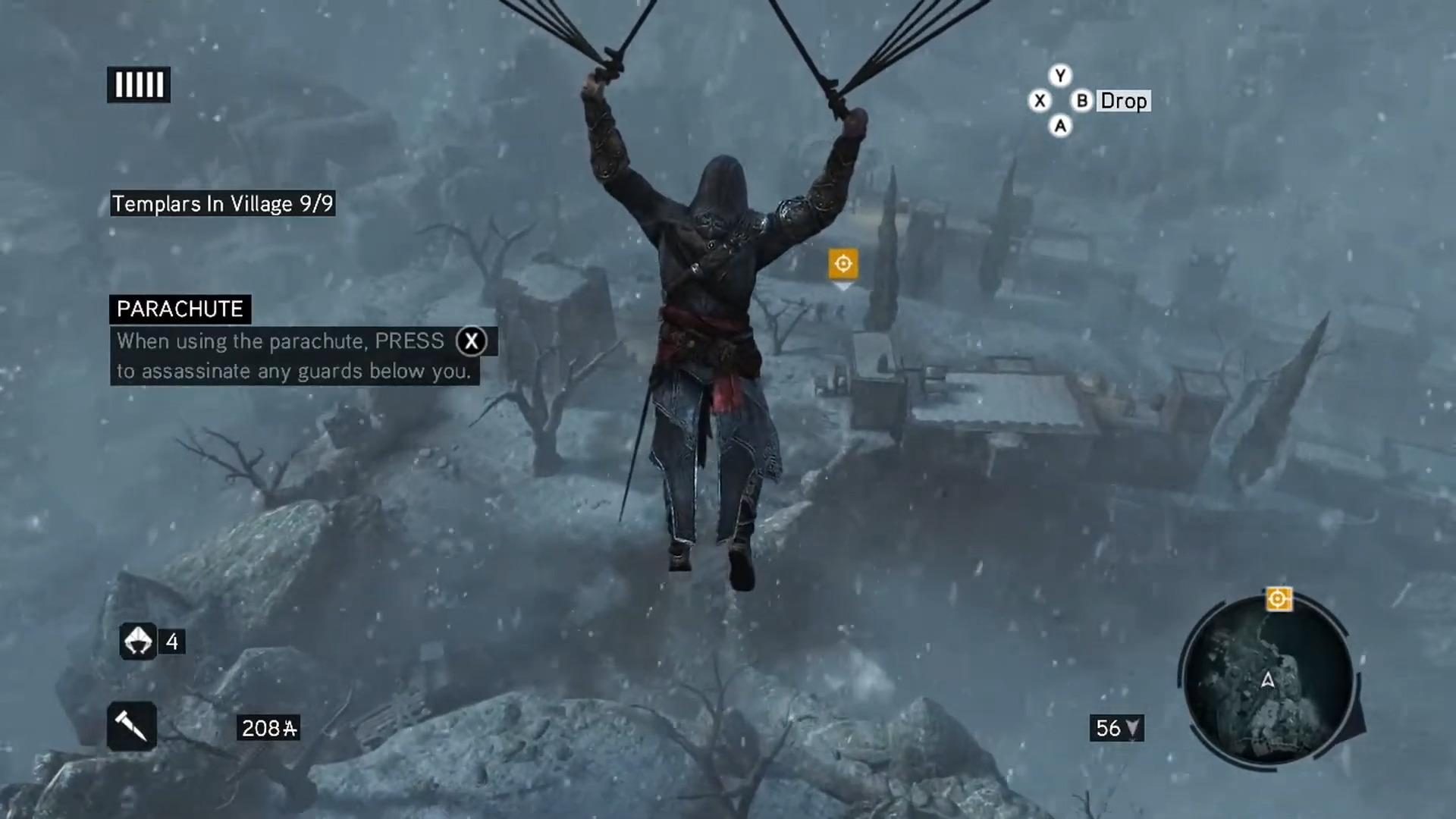This screenshot has height=819, width=1456.
Task: Click the health bar segments
Action: click(x=138, y=84)
